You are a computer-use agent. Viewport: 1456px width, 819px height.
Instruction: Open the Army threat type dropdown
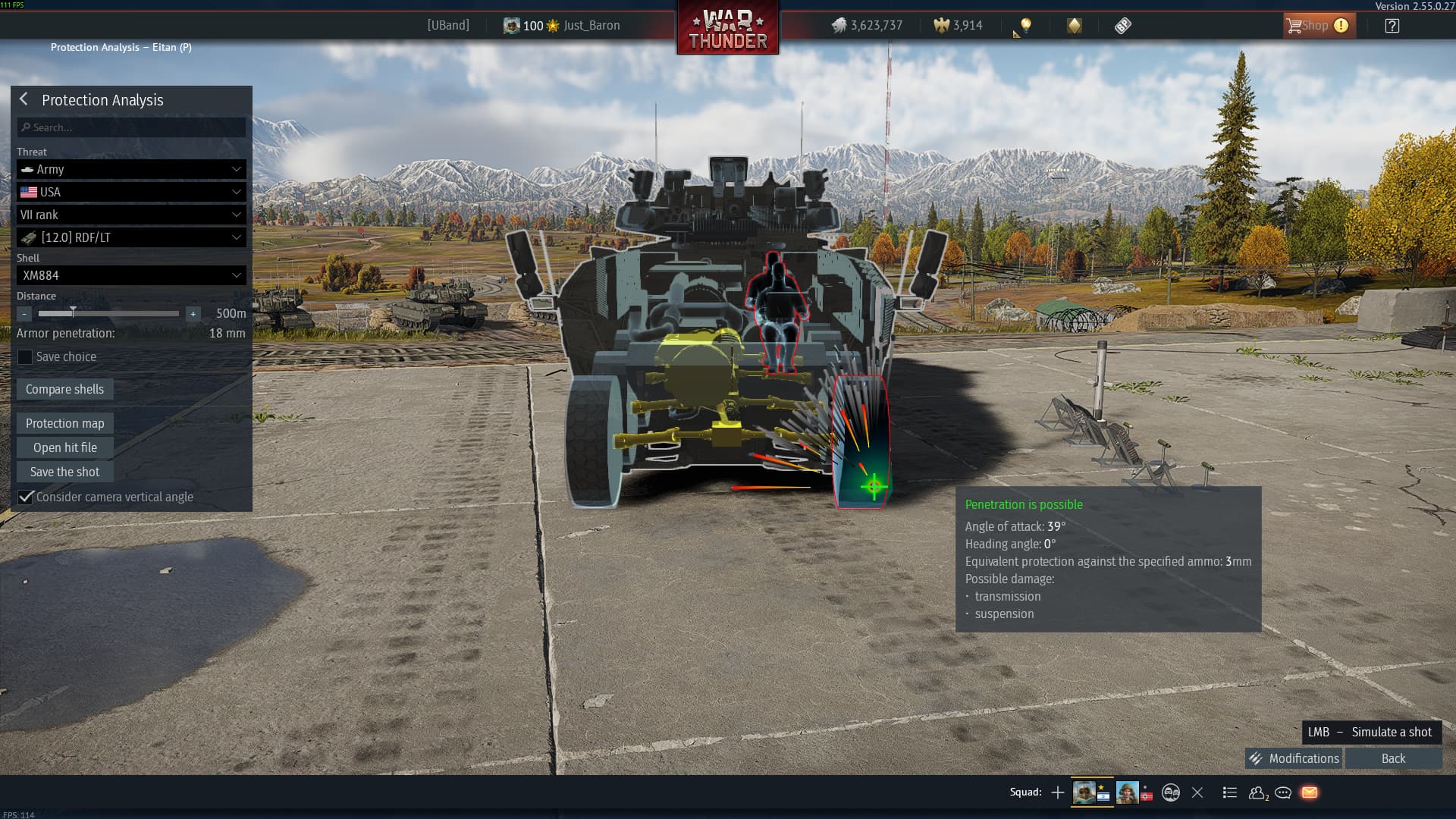pos(131,169)
